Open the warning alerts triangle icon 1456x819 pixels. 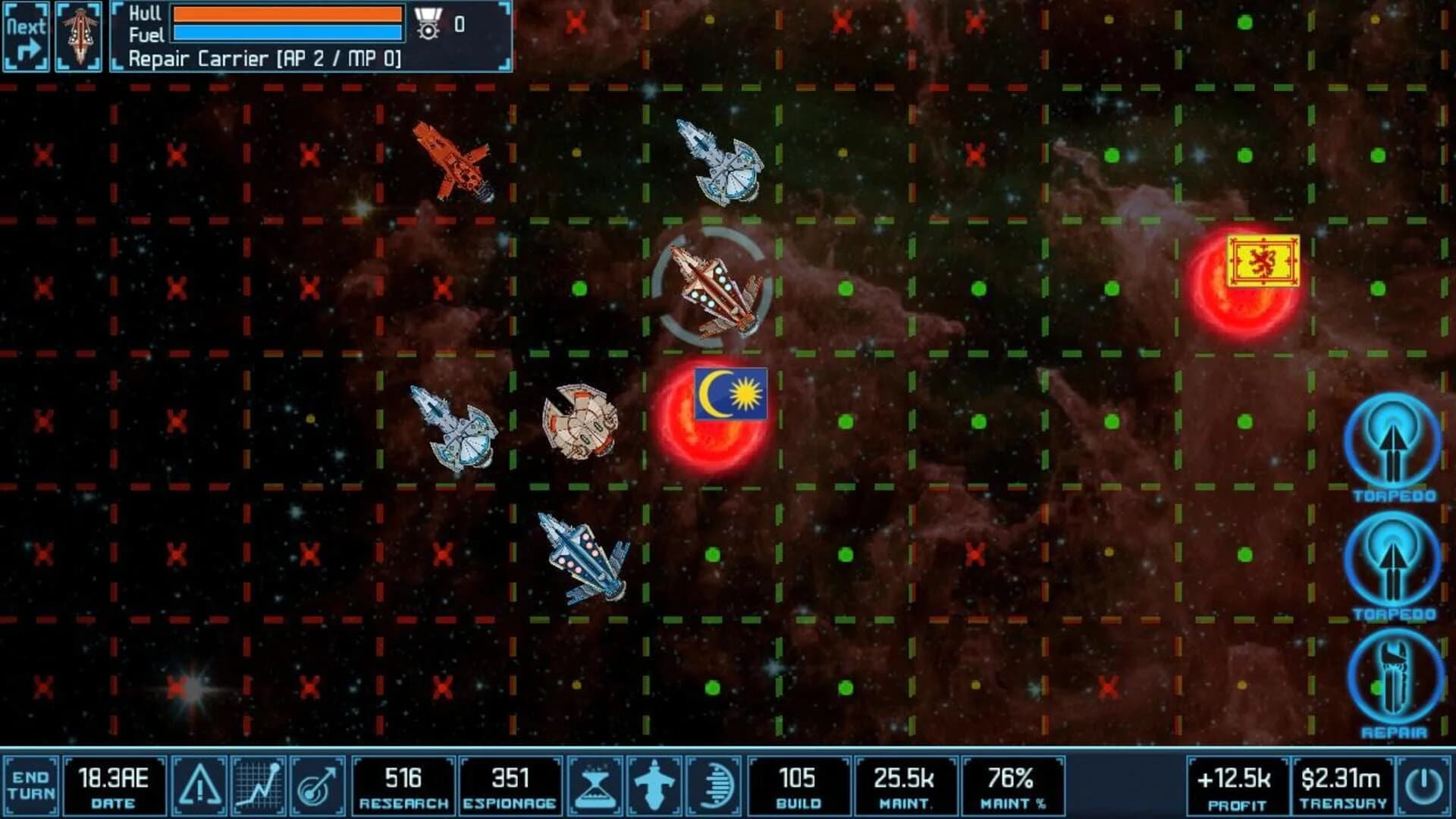(199, 786)
